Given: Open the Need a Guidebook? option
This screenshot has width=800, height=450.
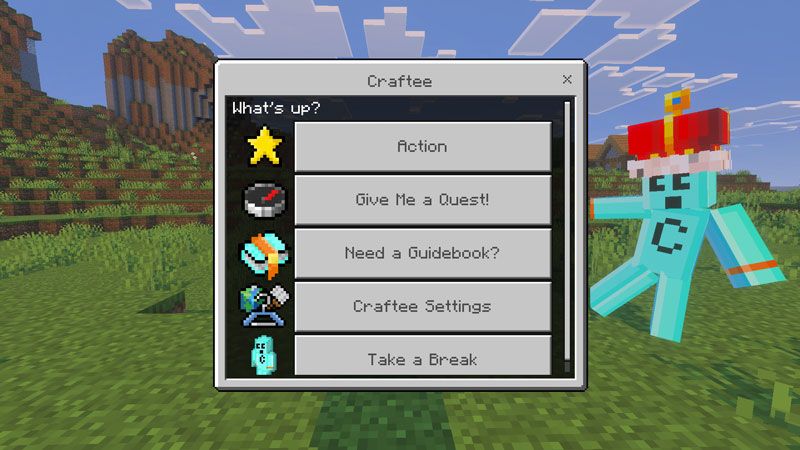Looking at the screenshot, I should pyautogui.click(x=422, y=253).
